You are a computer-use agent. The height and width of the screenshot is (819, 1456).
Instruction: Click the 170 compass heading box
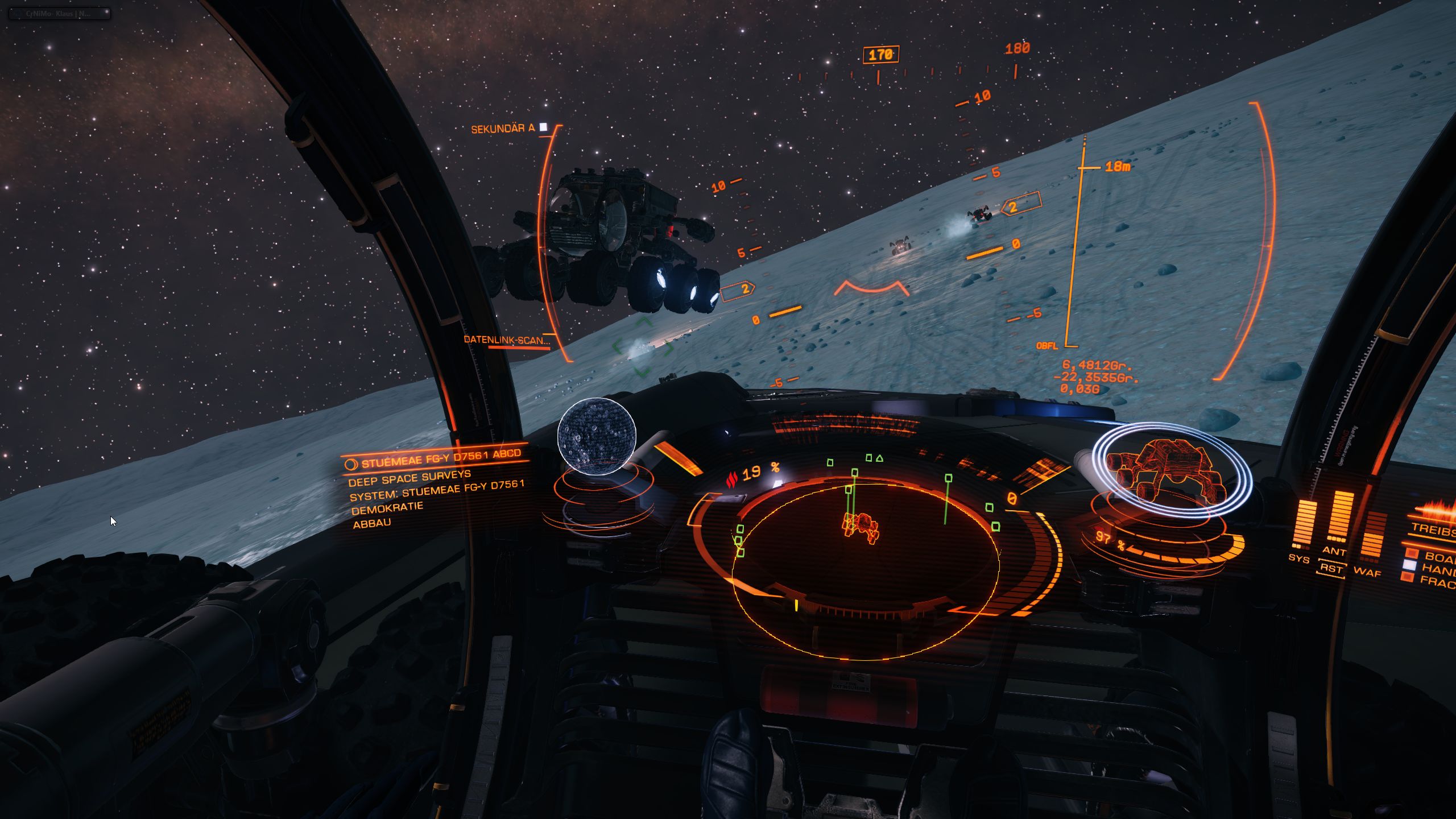[880, 55]
